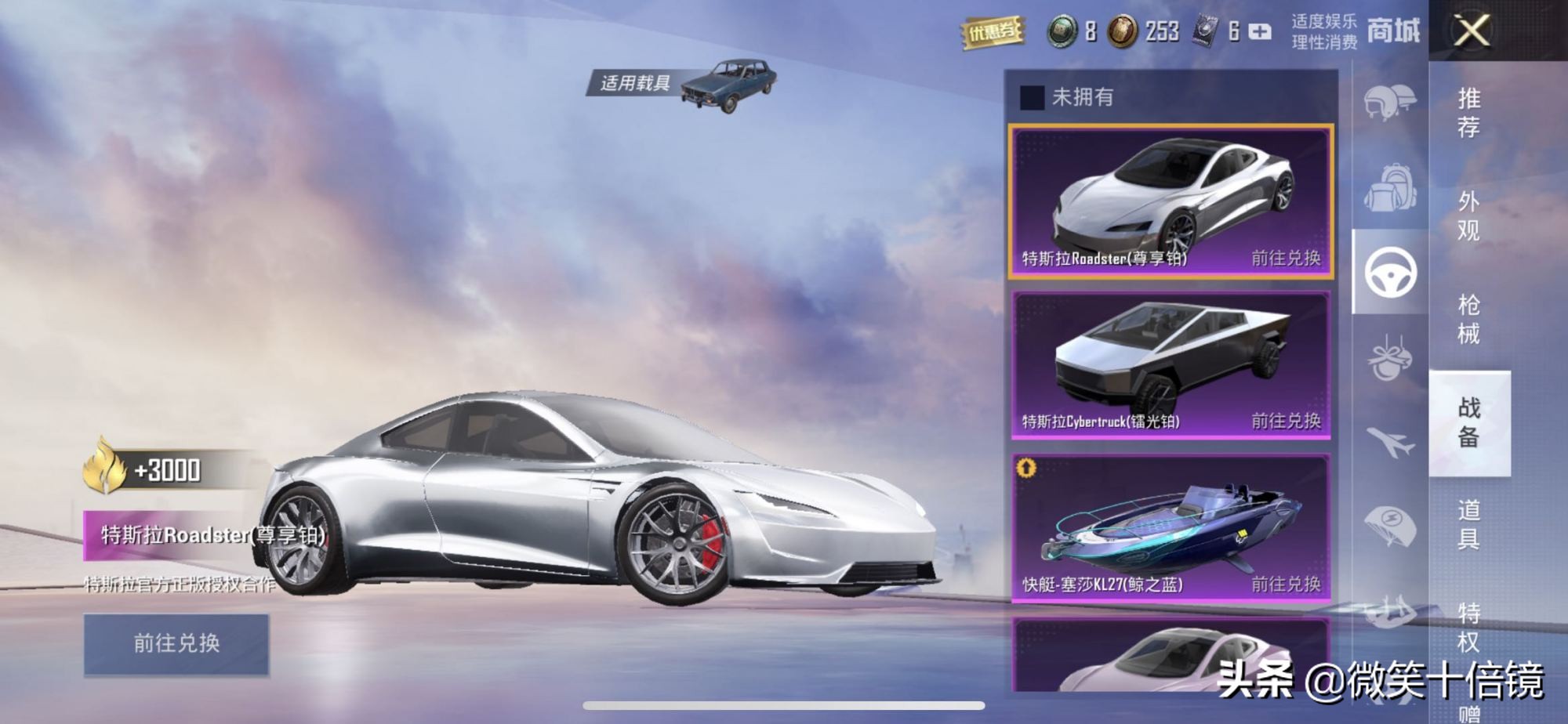Toggle the 未拥有 checkbox filter
1568x724 pixels.
point(1032,98)
